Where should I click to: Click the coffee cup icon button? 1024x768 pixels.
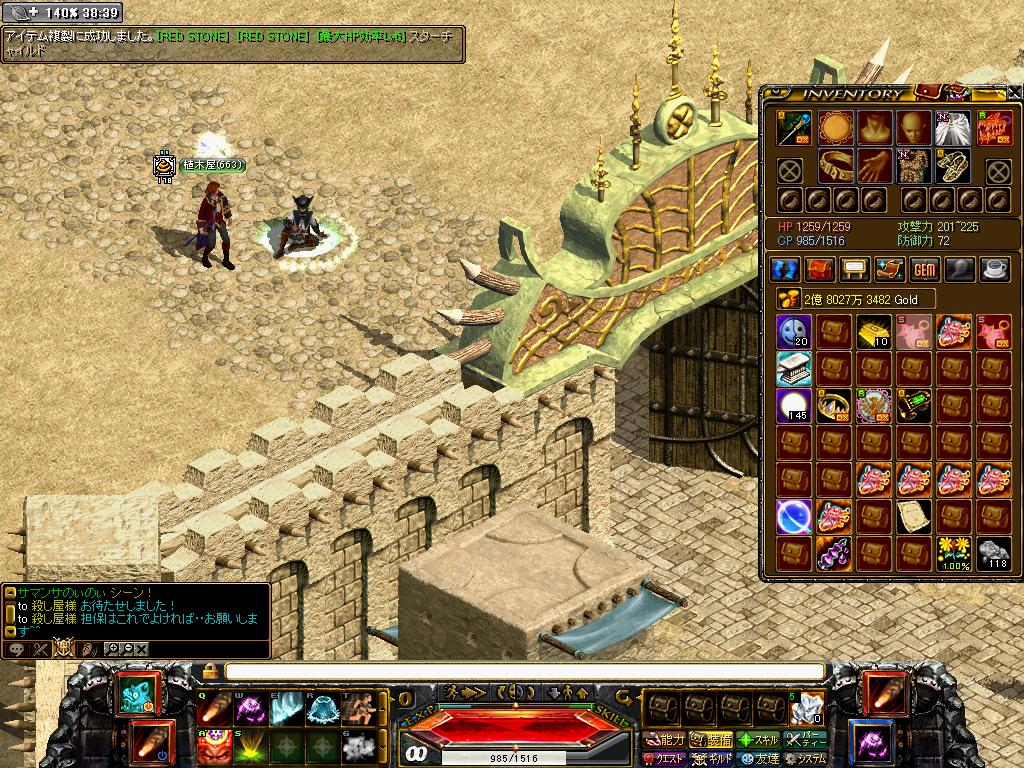pyautogui.click(x=994, y=269)
